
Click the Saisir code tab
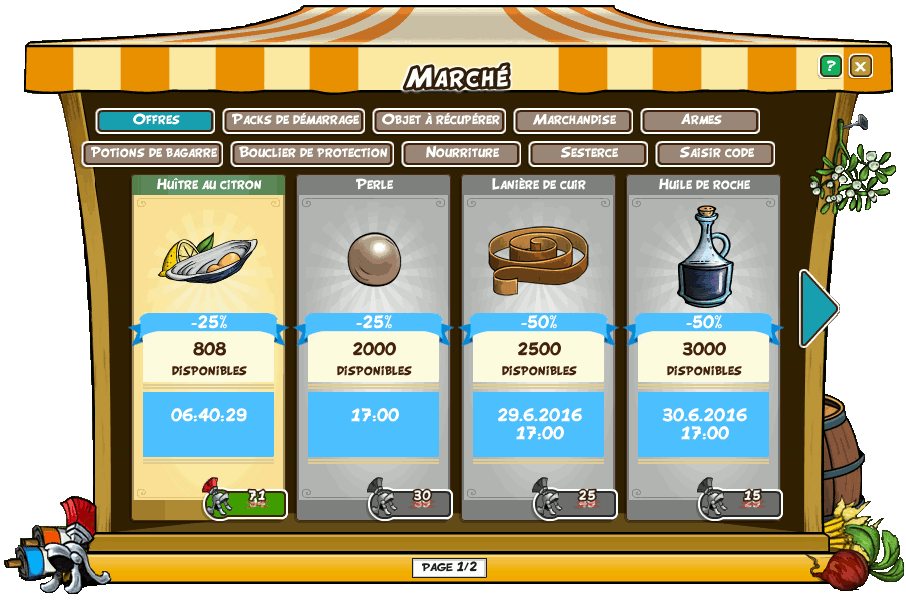point(715,153)
